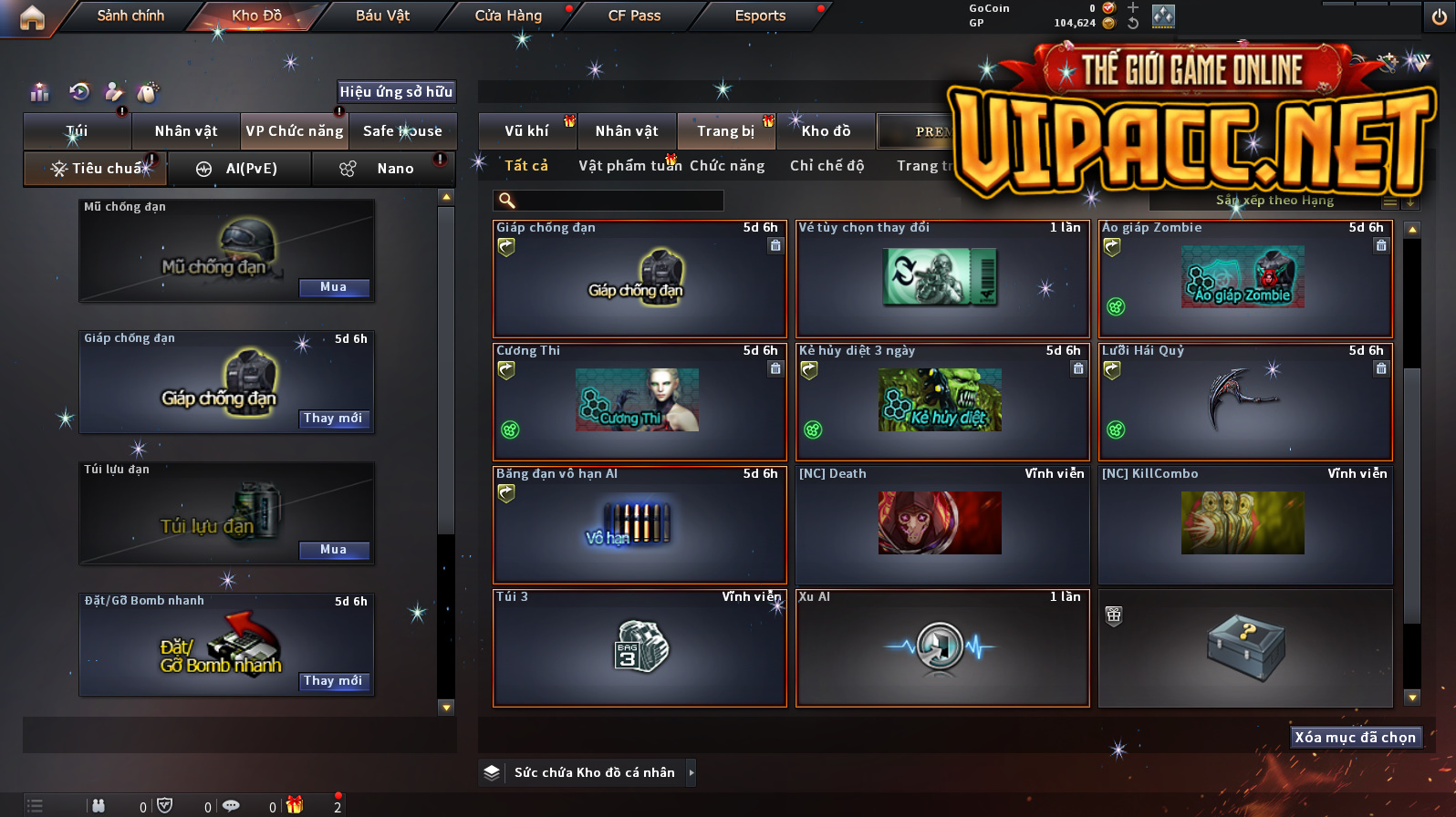
Task: Go to the CF Pass tab
Action: point(634,16)
